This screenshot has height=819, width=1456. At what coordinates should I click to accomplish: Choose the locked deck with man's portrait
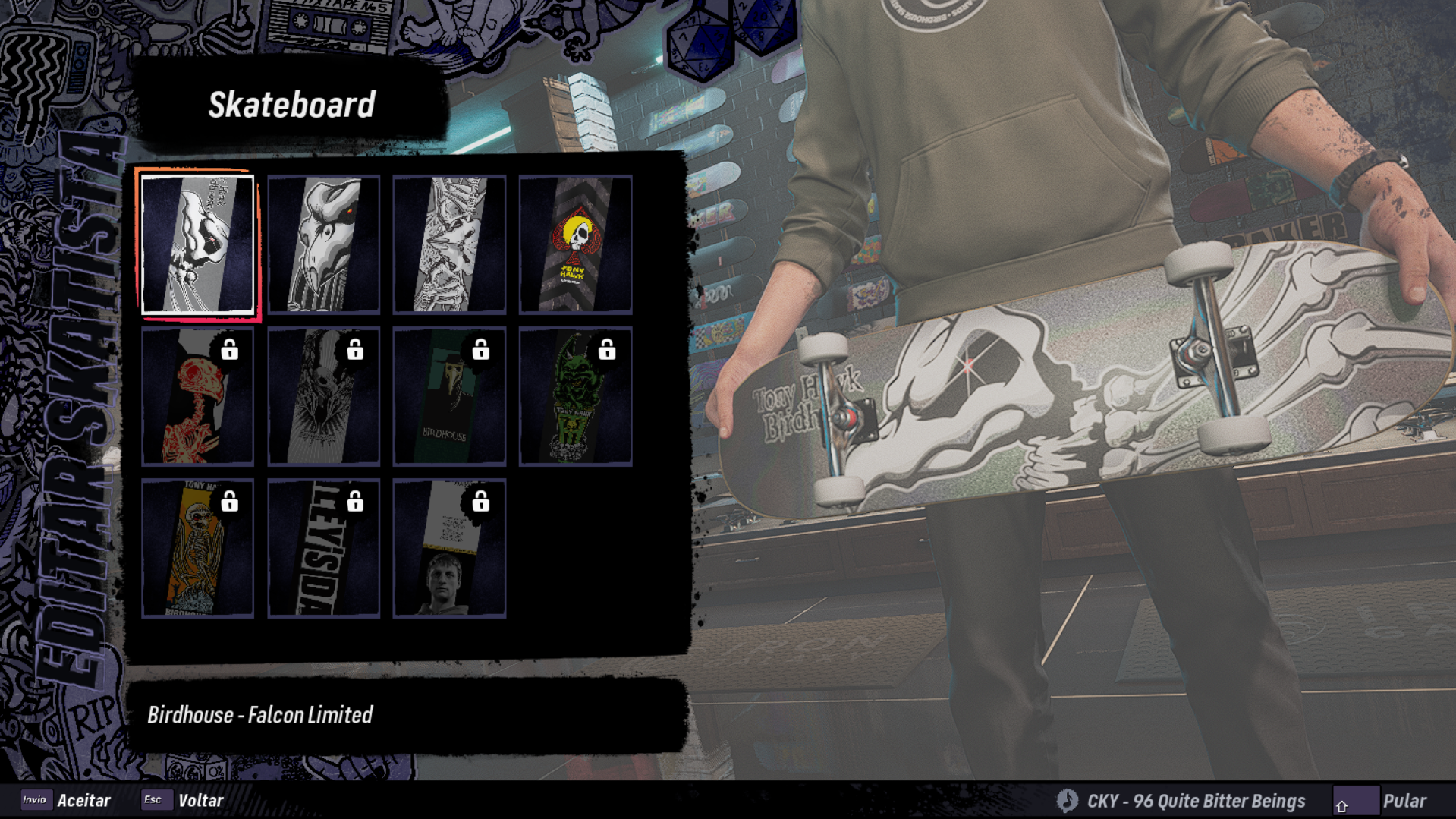[449, 548]
